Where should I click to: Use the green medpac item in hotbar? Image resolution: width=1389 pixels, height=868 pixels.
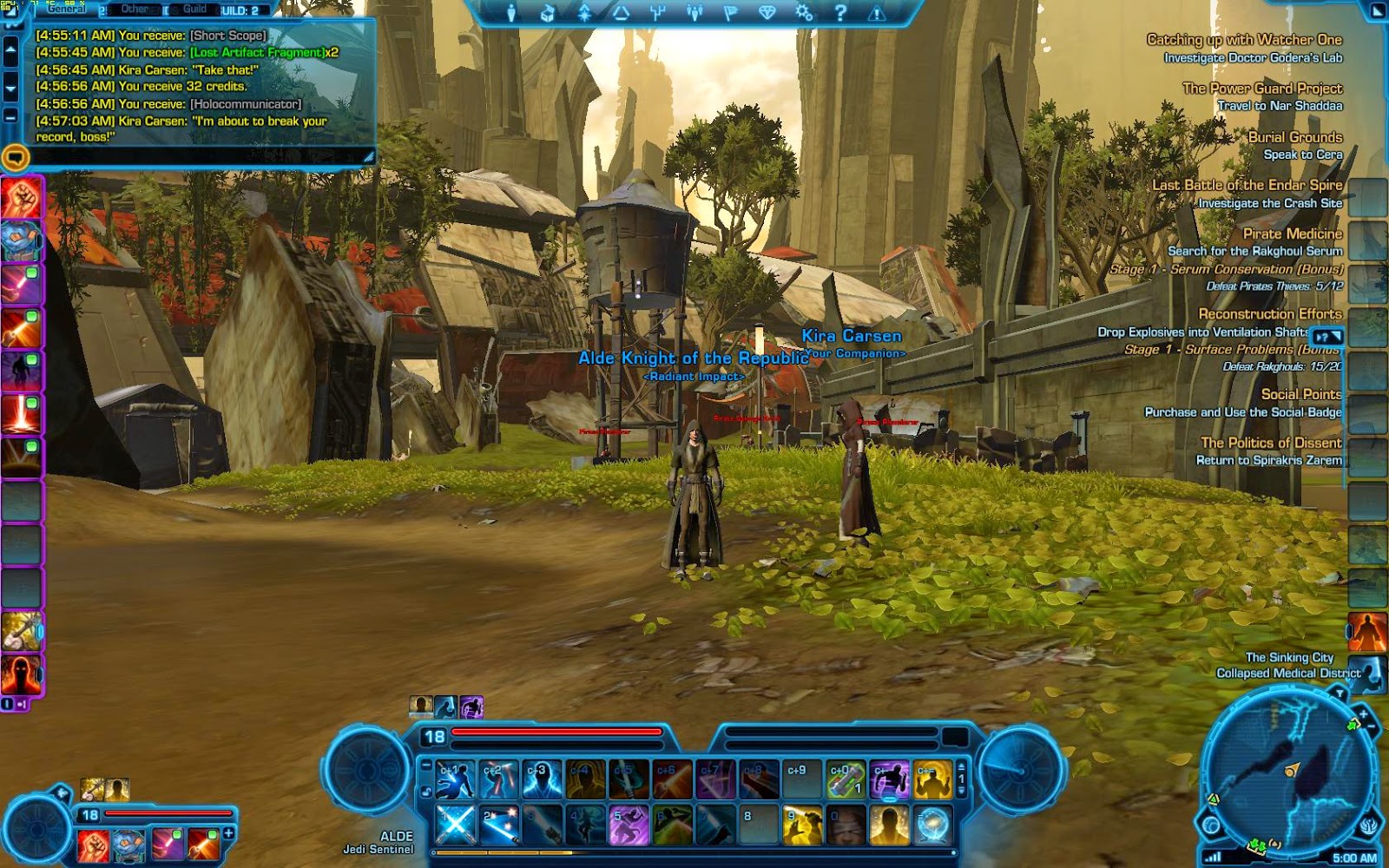(846, 779)
